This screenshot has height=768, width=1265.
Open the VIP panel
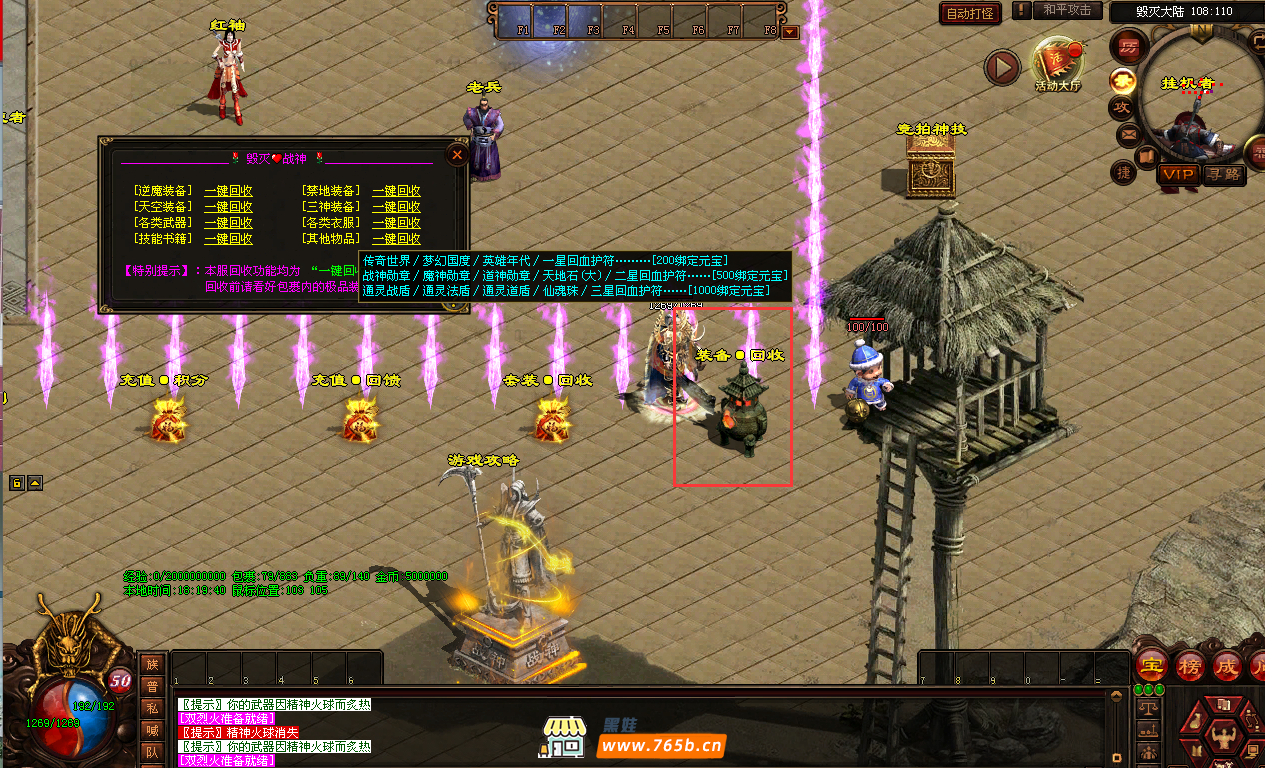pos(1177,174)
